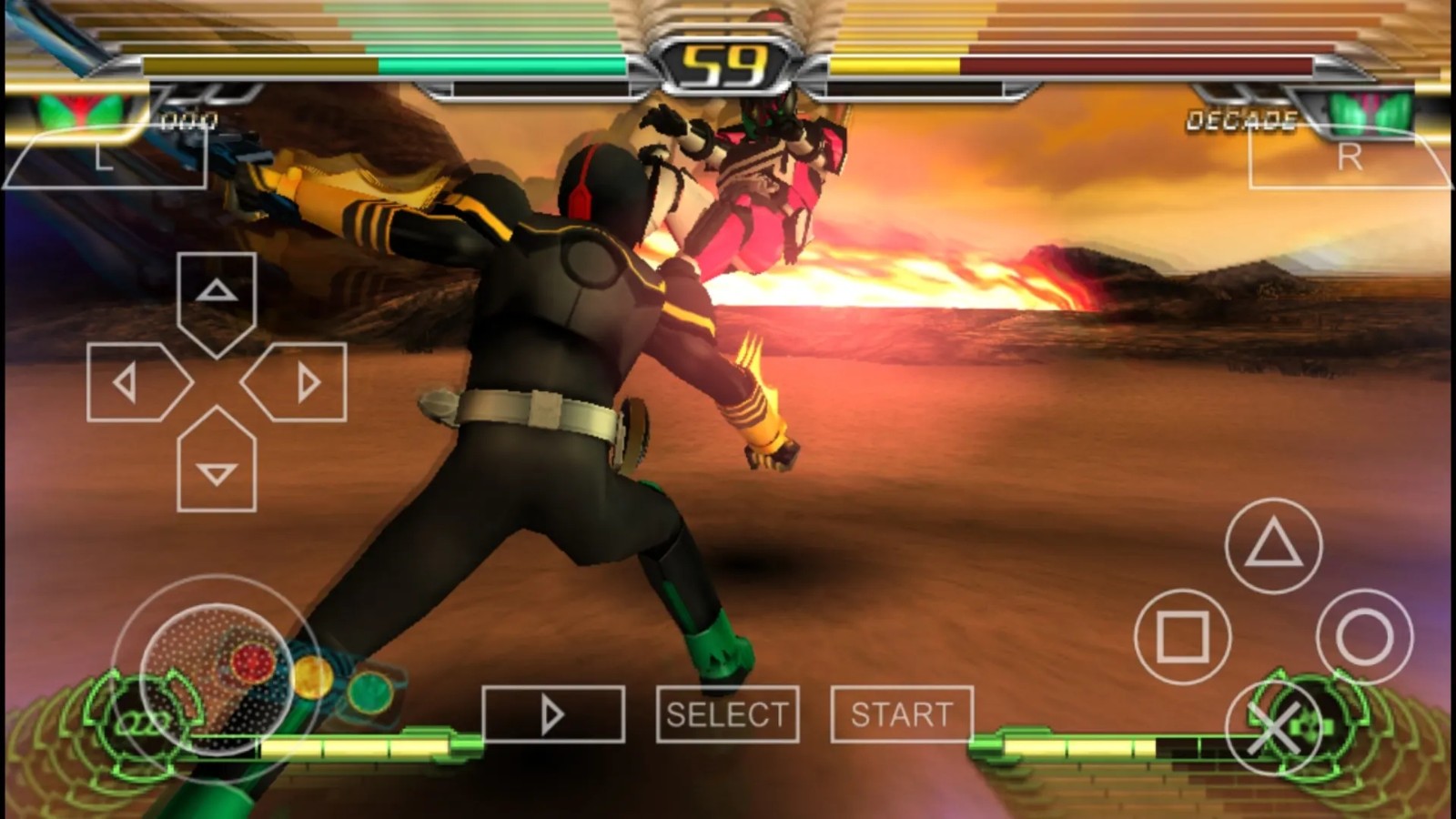Tap the D-pad left arrow
This screenshot has width=1456, height=819.
pyautogui.click(x=132, y=383)
